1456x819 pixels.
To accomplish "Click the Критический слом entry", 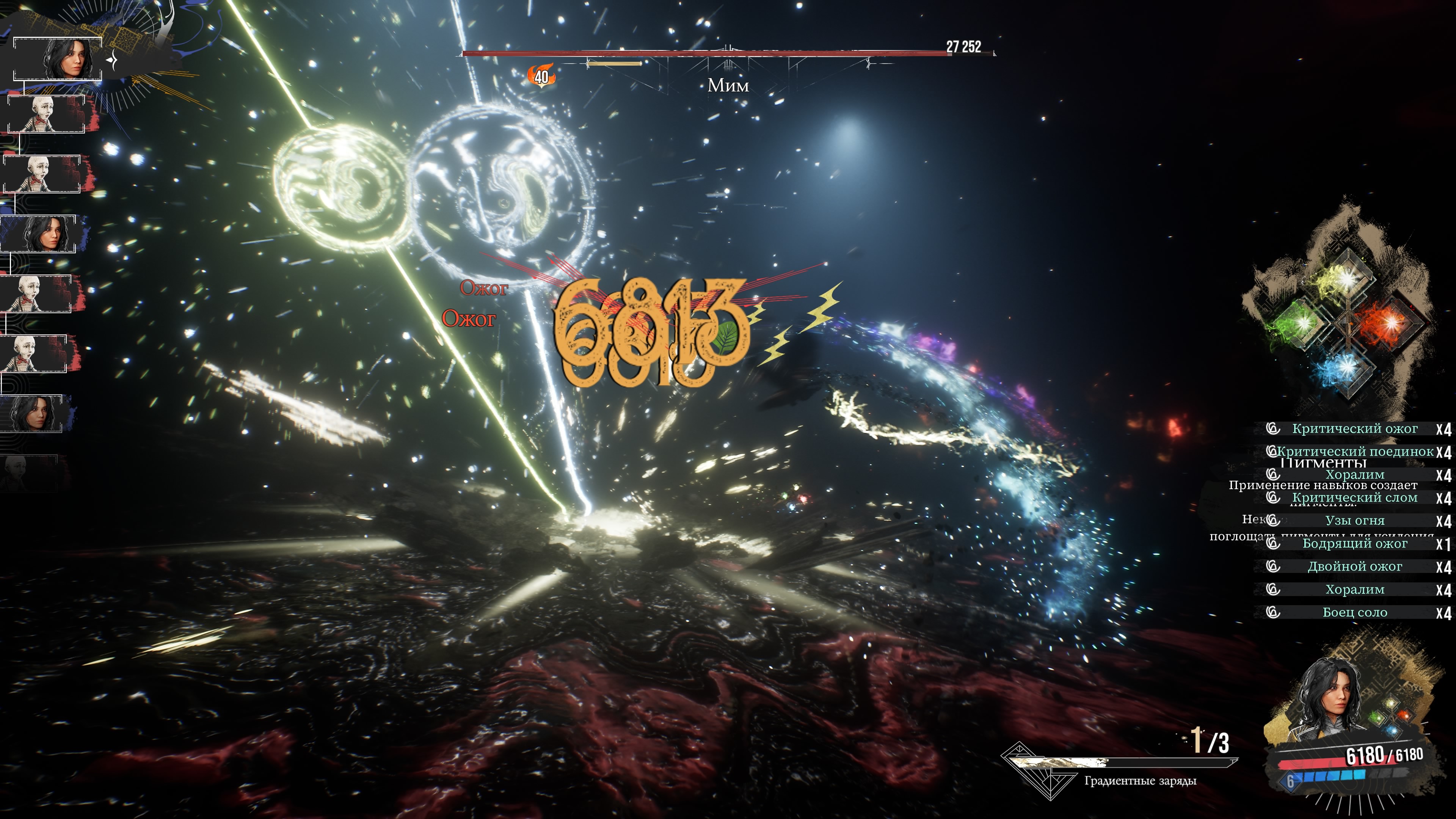I will tap(1354, 498).
